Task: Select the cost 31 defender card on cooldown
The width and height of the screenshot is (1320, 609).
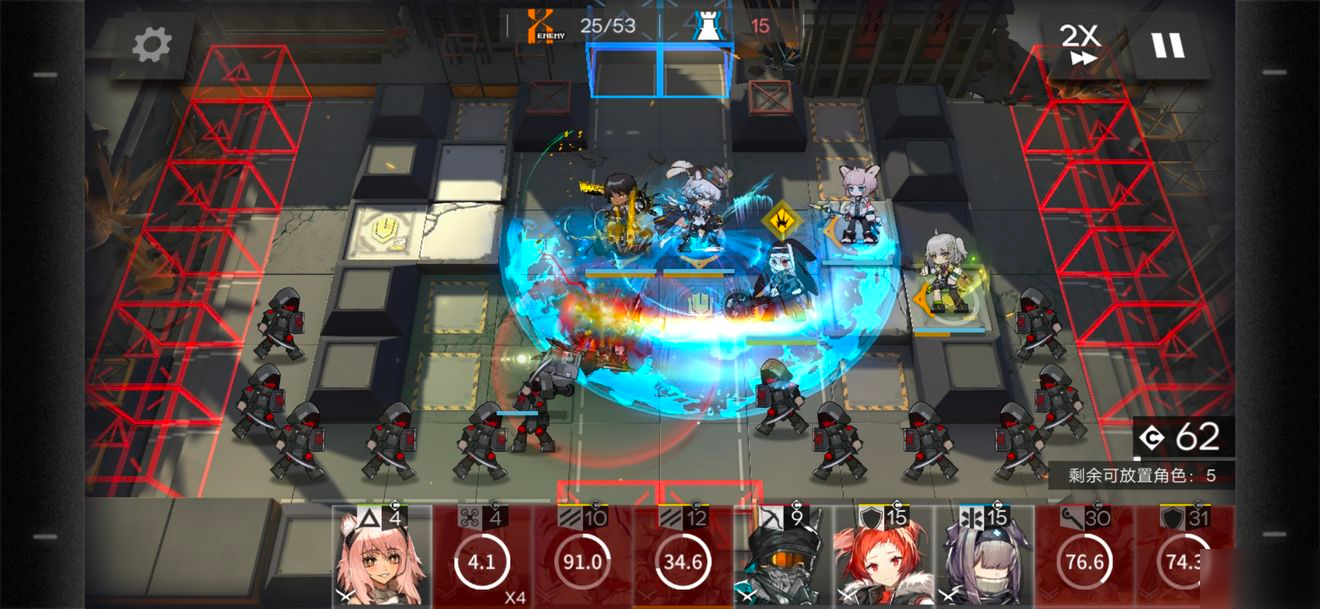Action: tap(1184, 557)
